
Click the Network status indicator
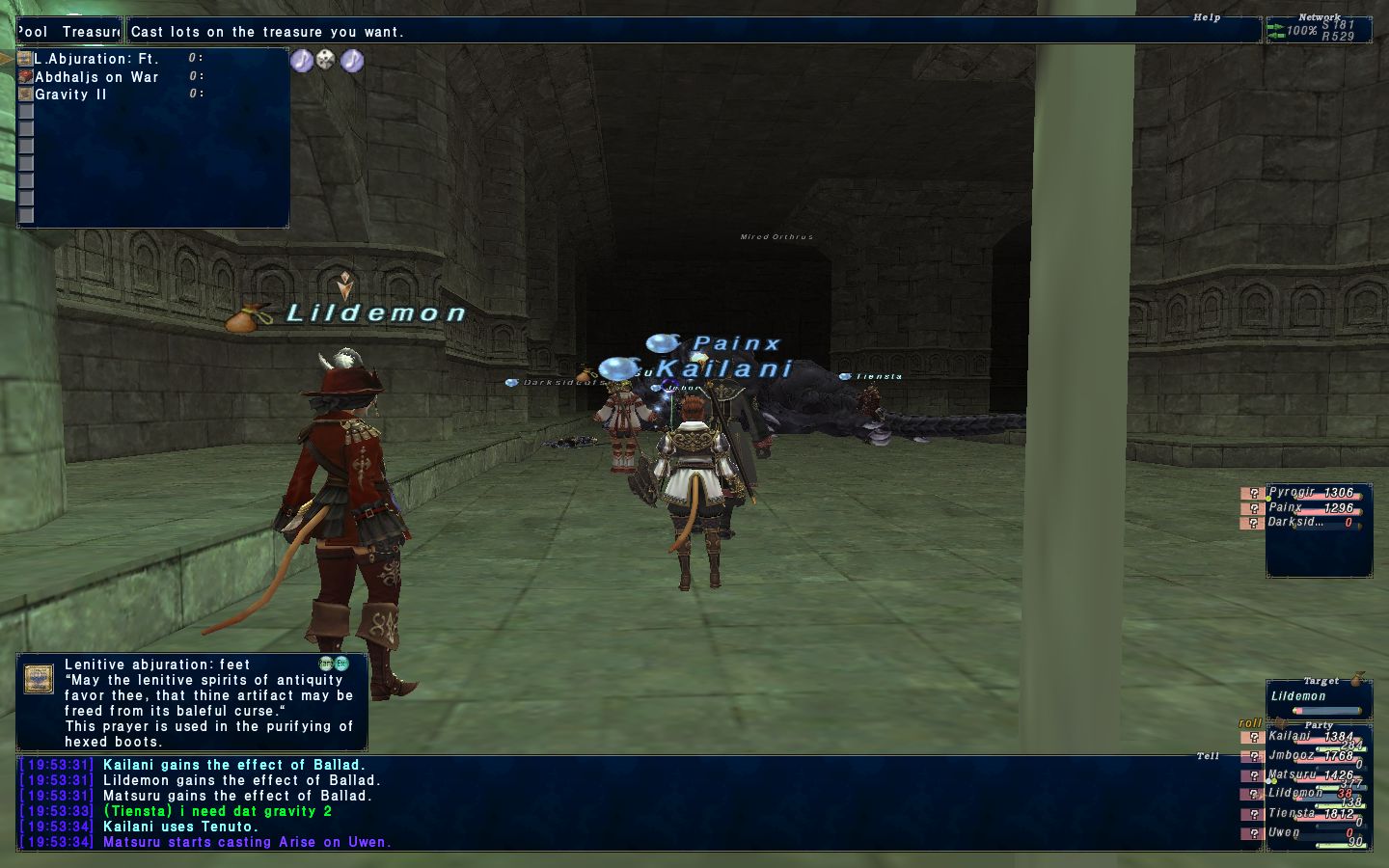[x=1319, y=30]
